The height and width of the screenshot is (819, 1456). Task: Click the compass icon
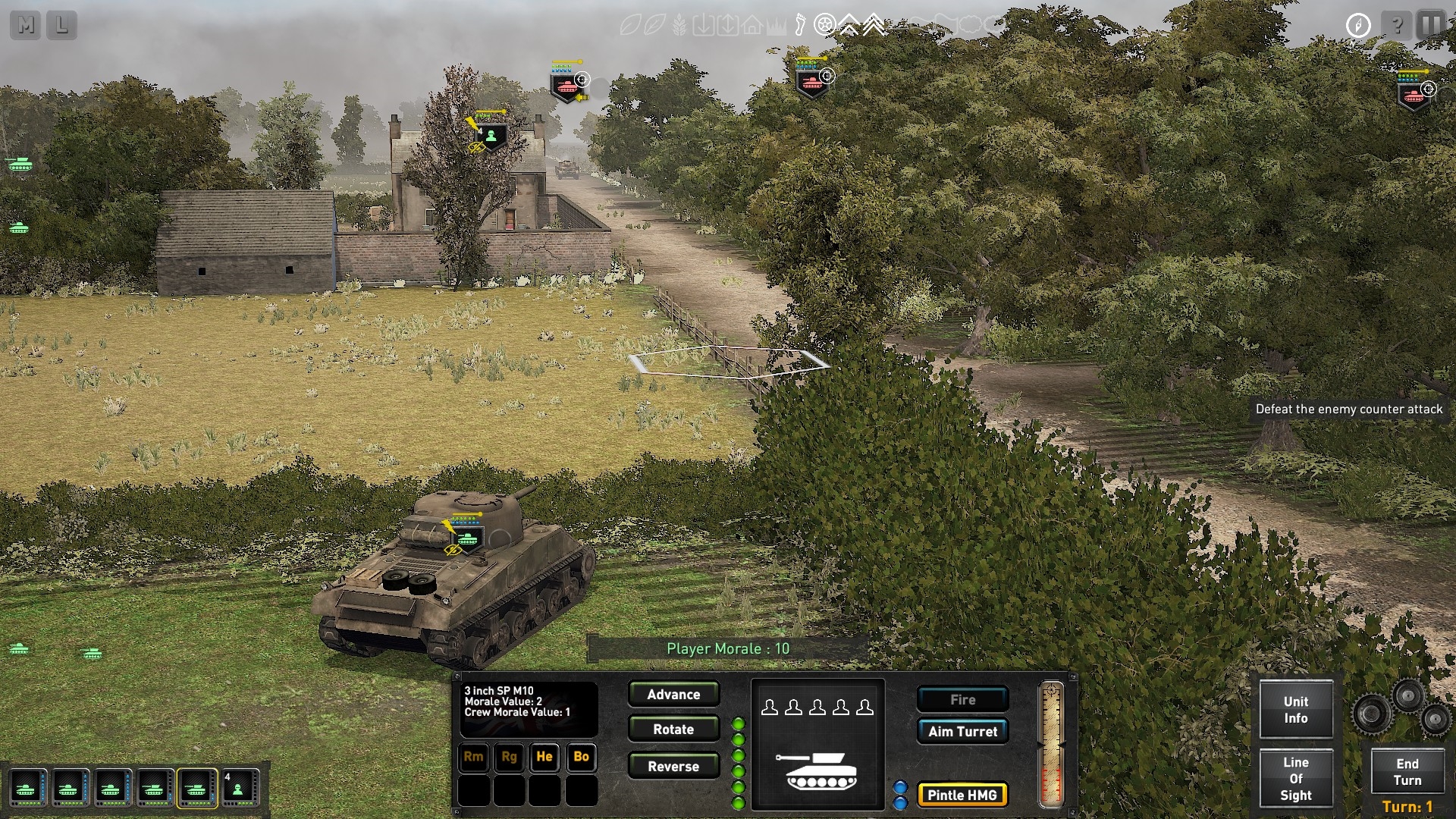click(x=1358, y=25)
